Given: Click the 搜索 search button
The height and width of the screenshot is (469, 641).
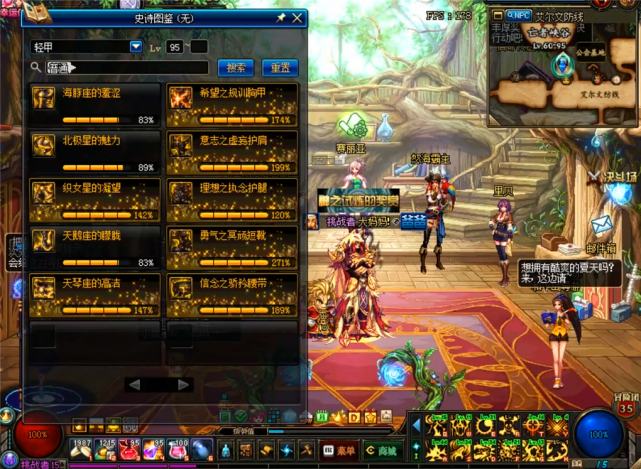Looking at the screenshot, I should [x=236, y=68].
